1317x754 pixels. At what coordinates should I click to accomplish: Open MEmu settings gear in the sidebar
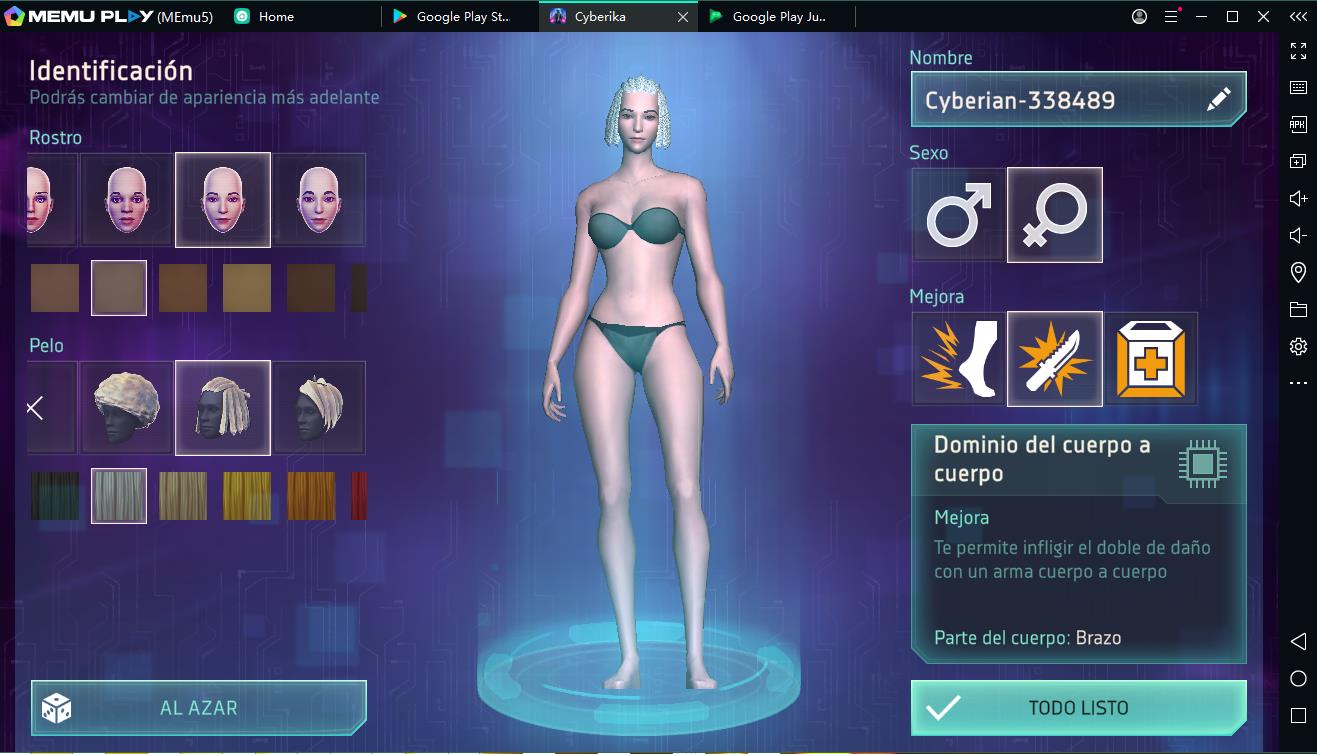(1298, 345)
